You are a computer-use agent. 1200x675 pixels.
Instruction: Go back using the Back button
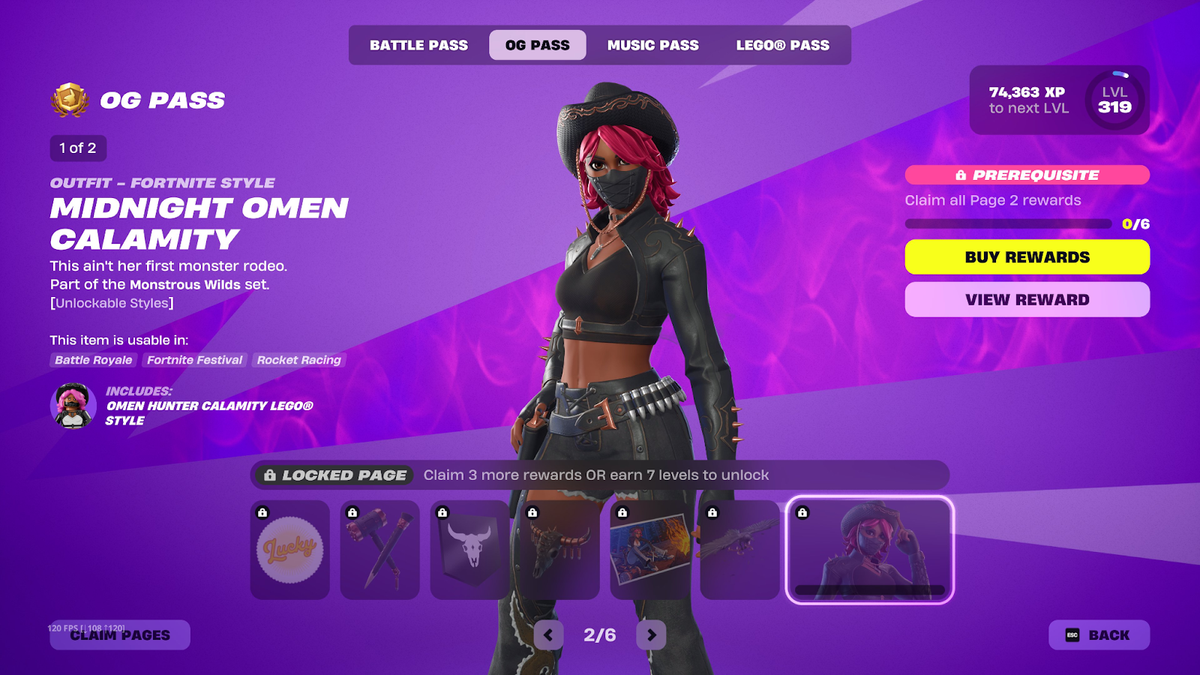(x=1098, y=635)
